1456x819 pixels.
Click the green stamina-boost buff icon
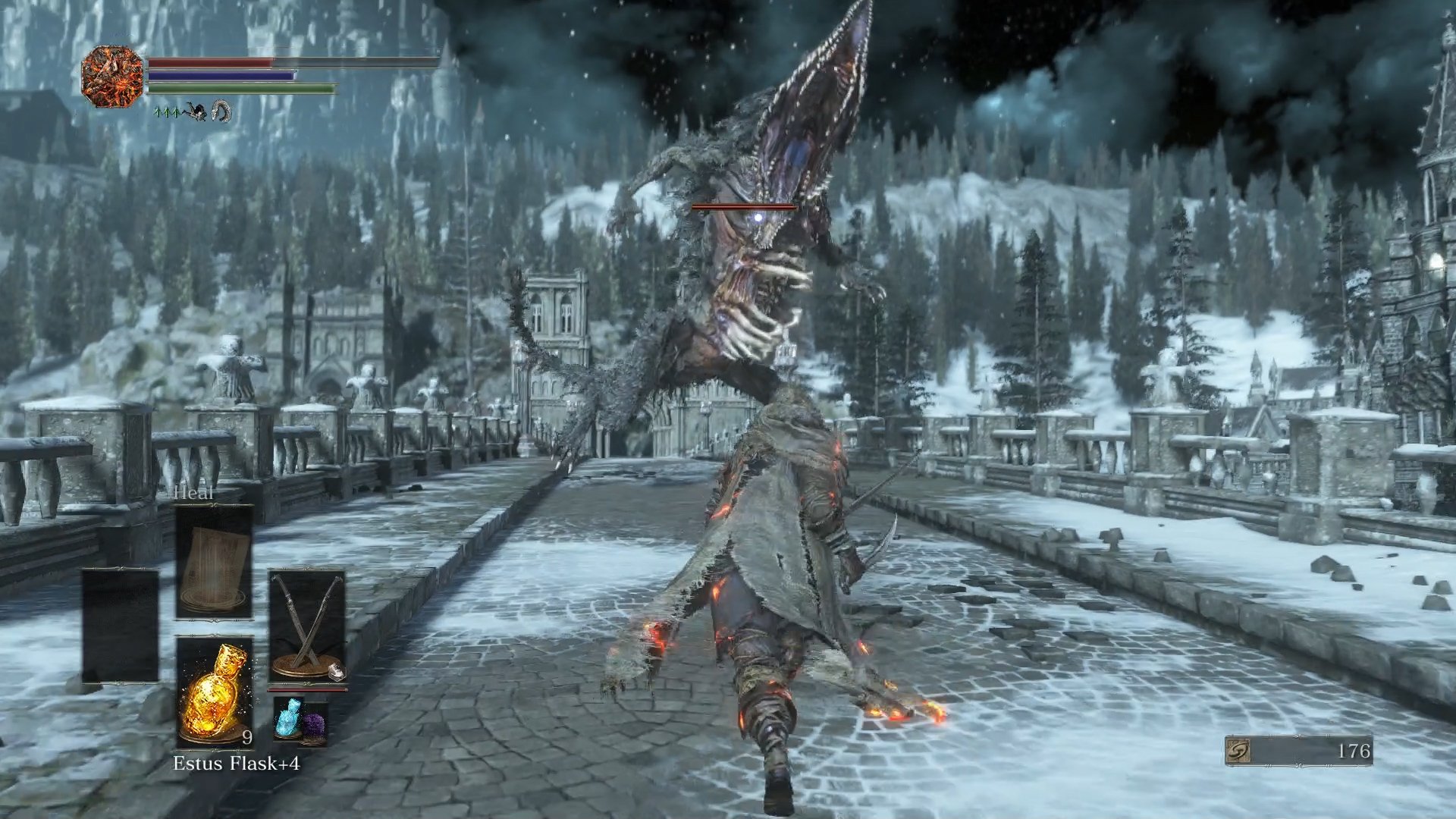(166, 113)
